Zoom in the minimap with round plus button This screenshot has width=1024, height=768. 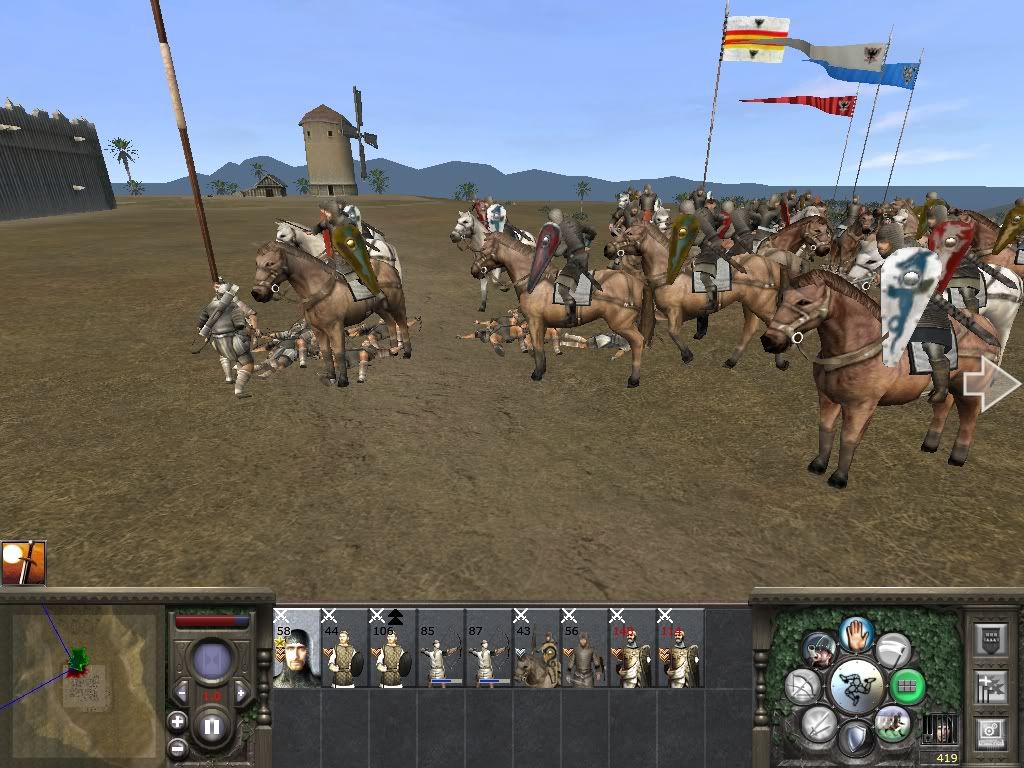coord(178,720)
